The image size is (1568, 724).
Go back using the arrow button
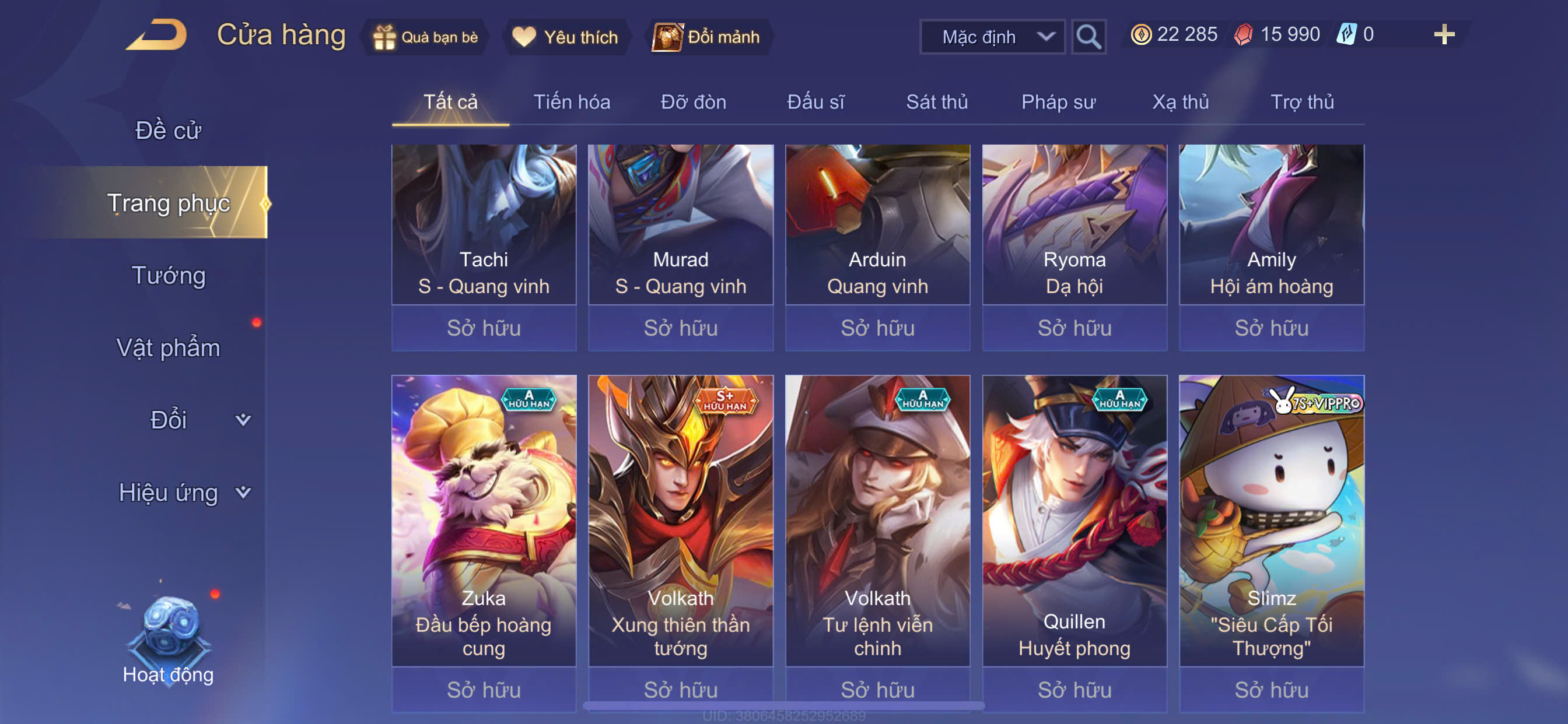pos(157,36)
